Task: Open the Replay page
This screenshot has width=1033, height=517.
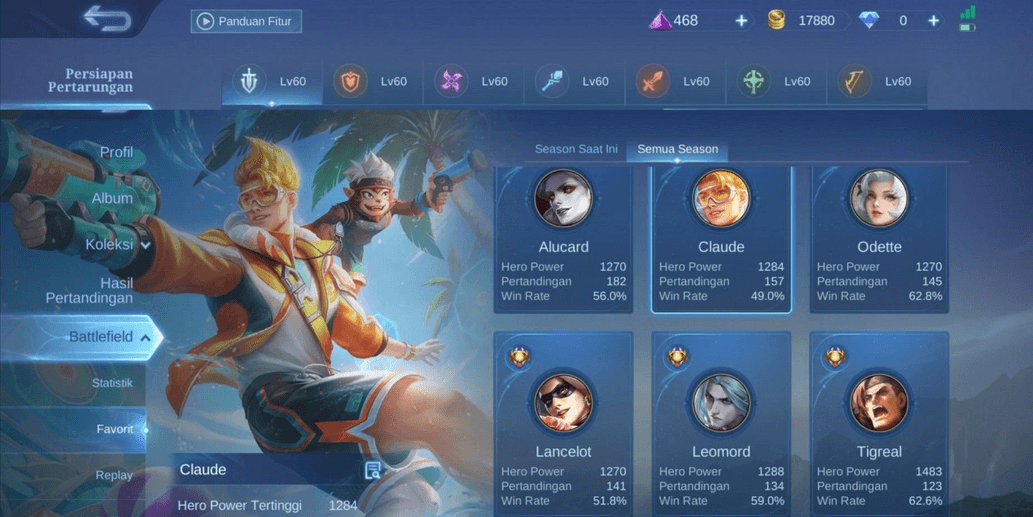Action: tap(114, 475)
